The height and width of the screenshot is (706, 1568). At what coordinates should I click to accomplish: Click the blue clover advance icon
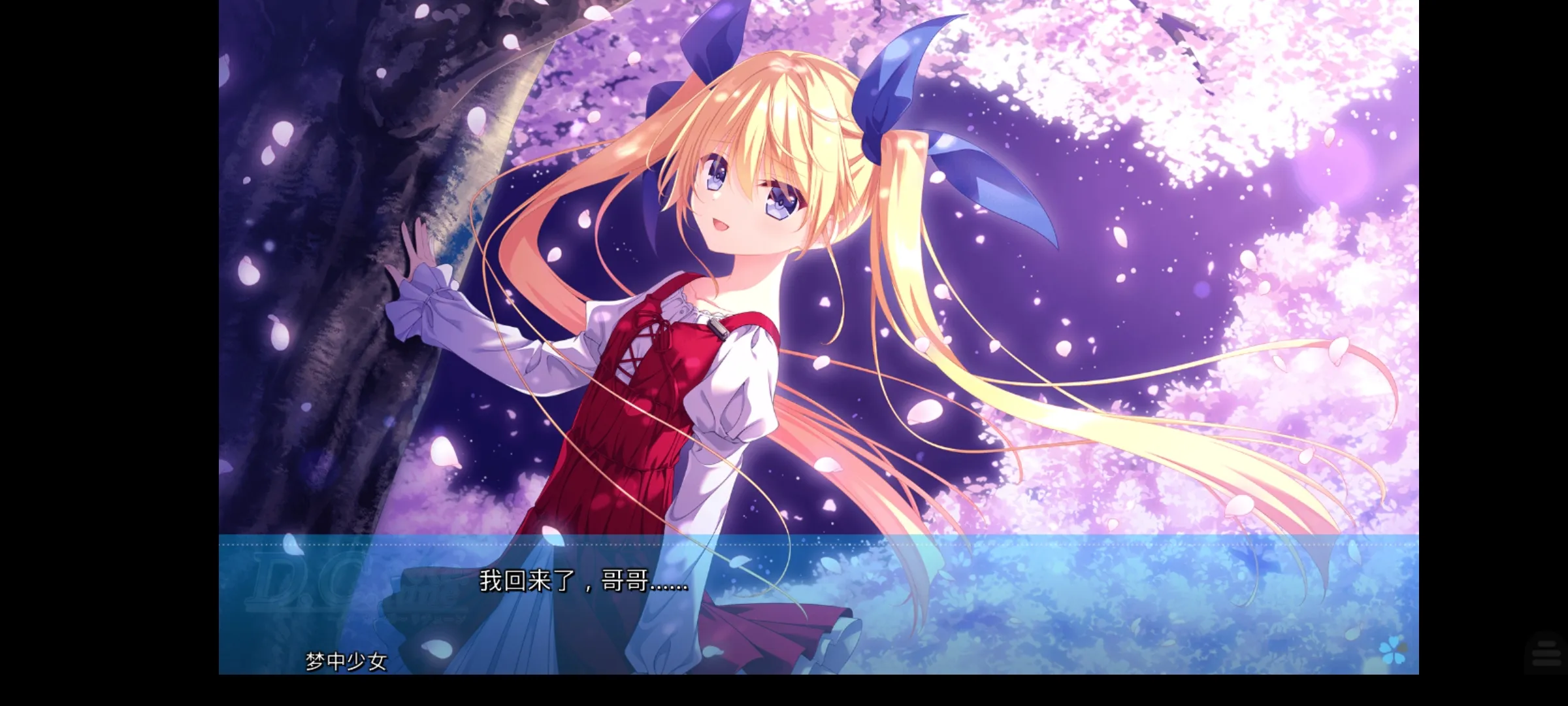click(1392, 650)
